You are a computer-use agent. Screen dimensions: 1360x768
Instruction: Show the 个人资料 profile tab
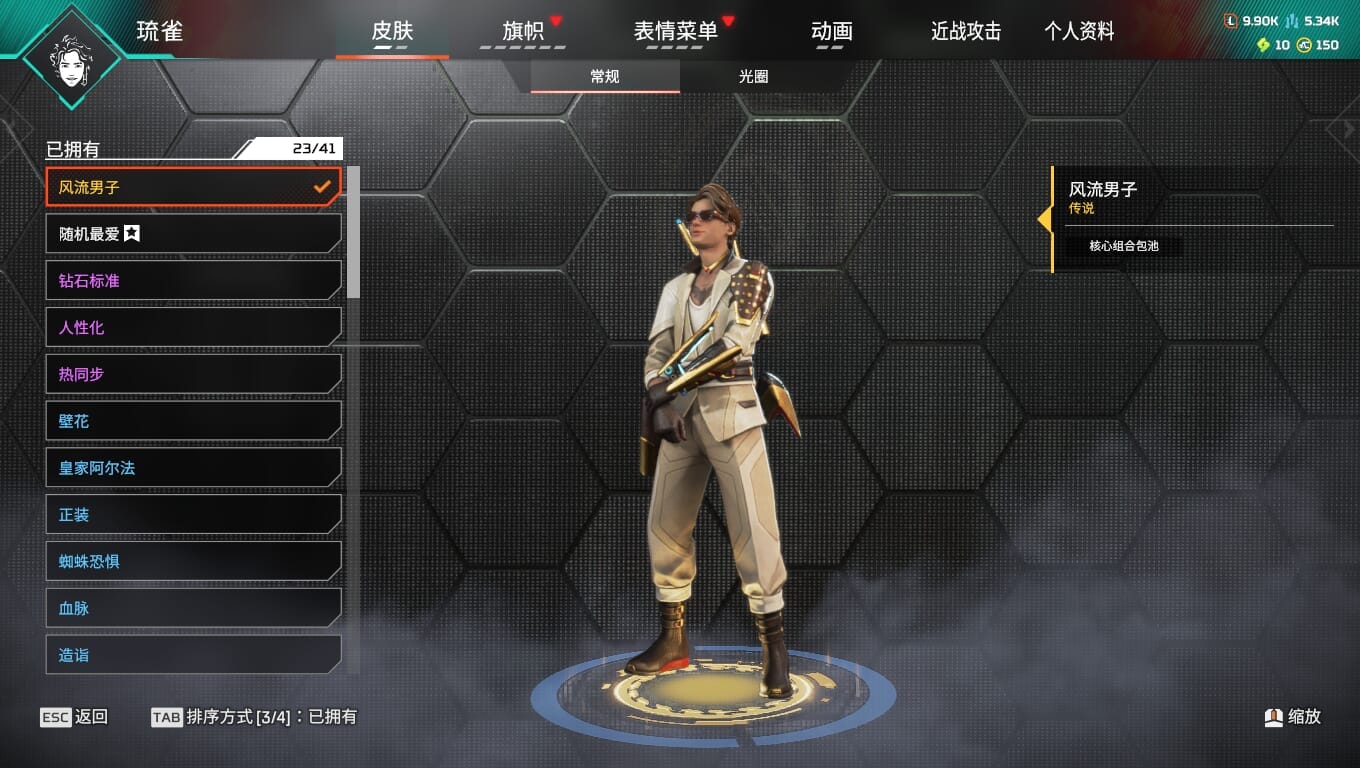[1079, 31]
